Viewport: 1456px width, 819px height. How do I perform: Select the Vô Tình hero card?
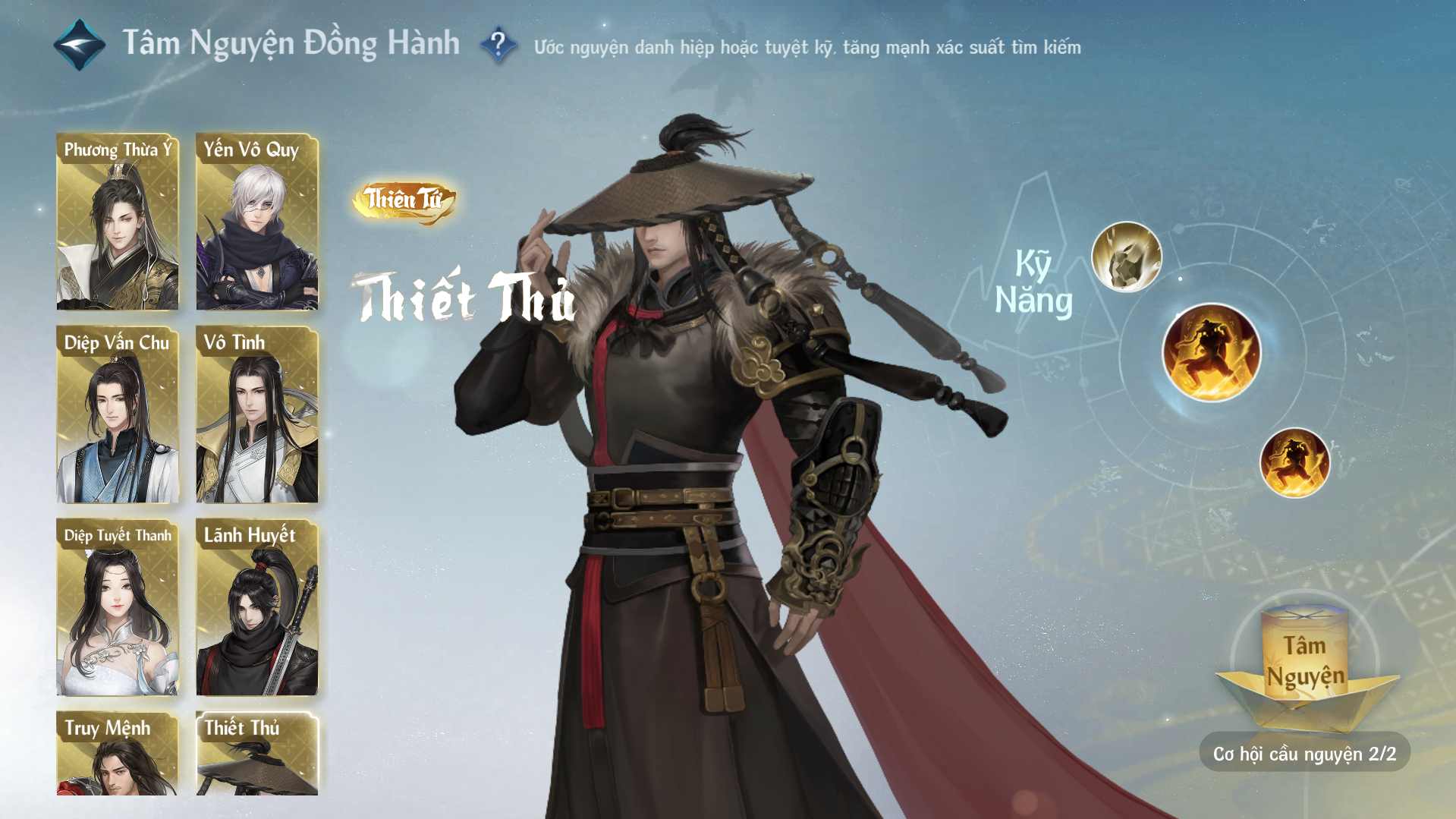[x=257, y=414]
